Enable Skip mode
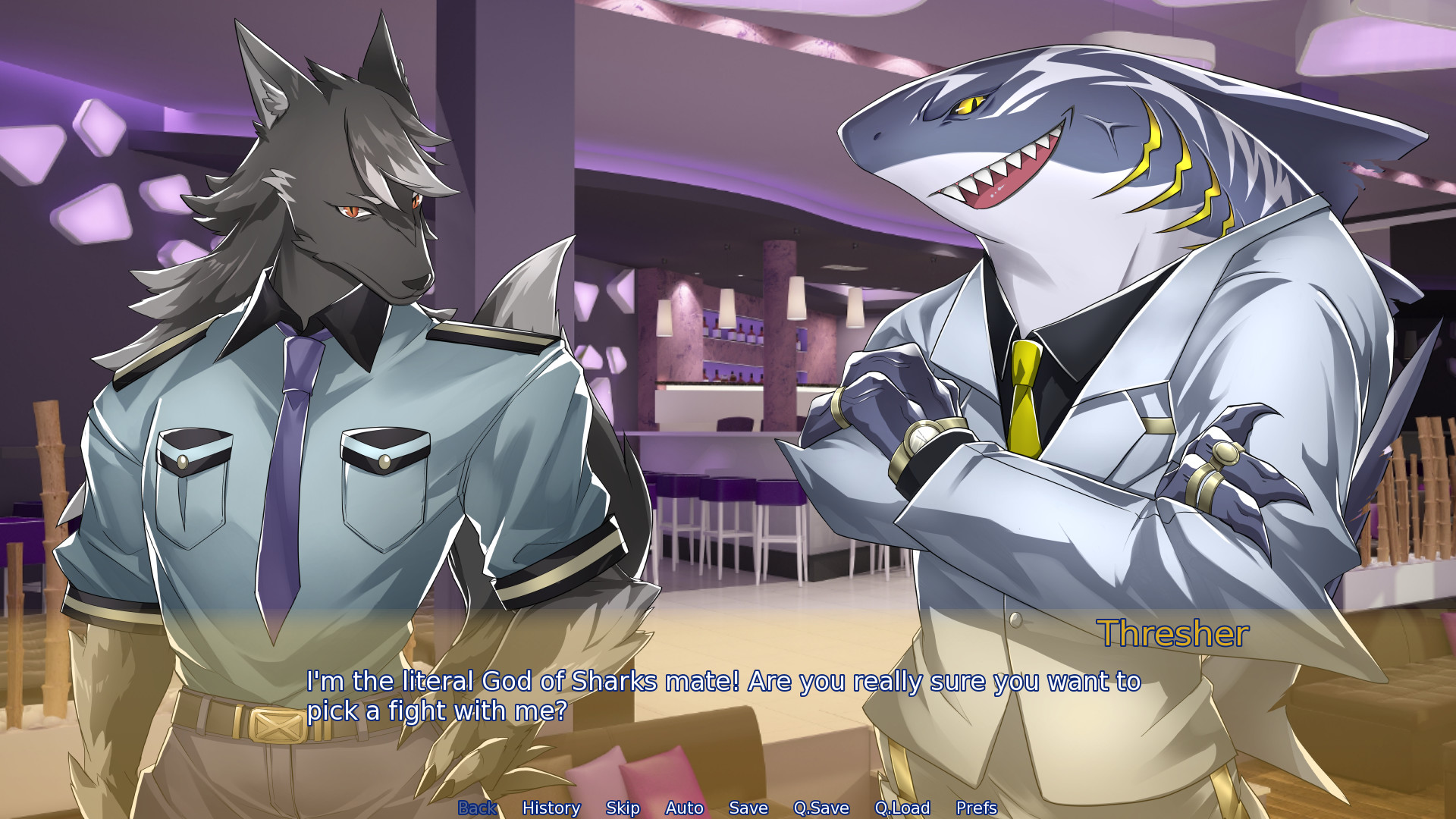Screen dimensions: 1456x819 622,808
